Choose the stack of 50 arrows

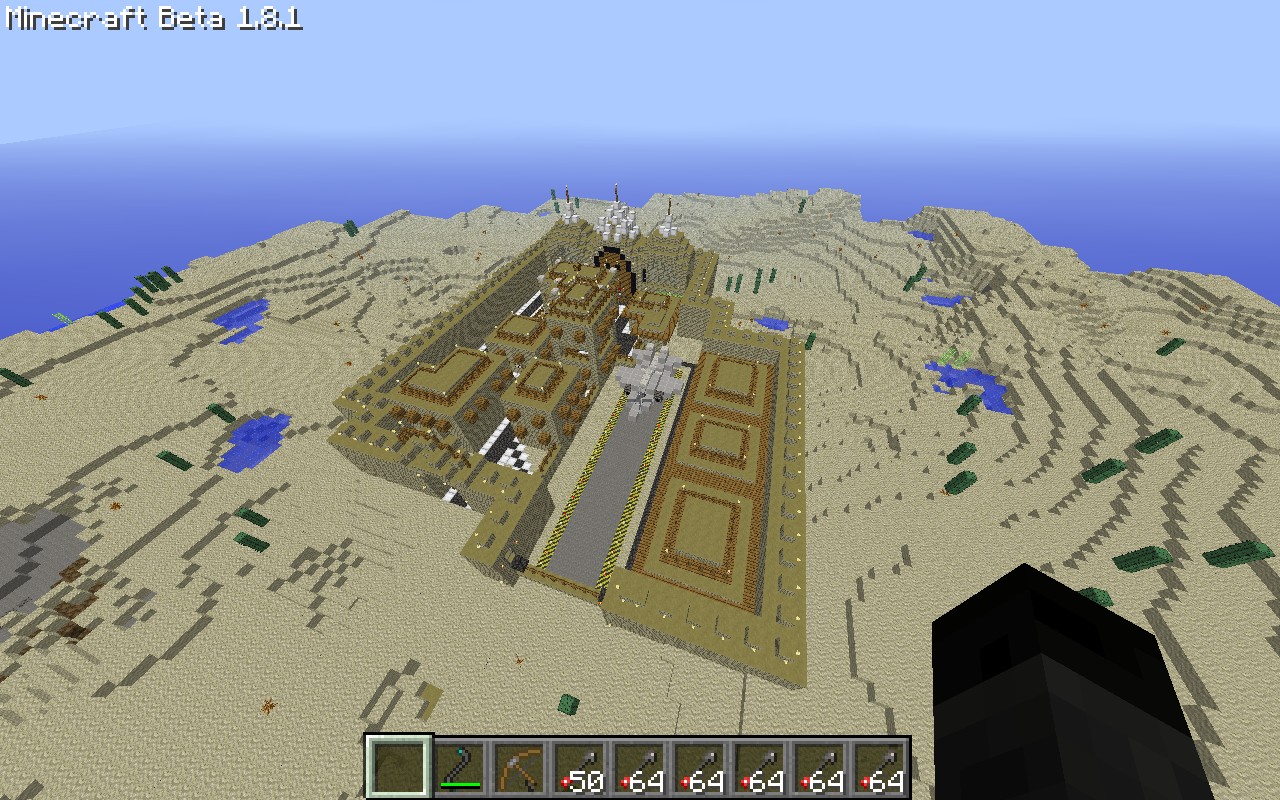coord(579,768)
